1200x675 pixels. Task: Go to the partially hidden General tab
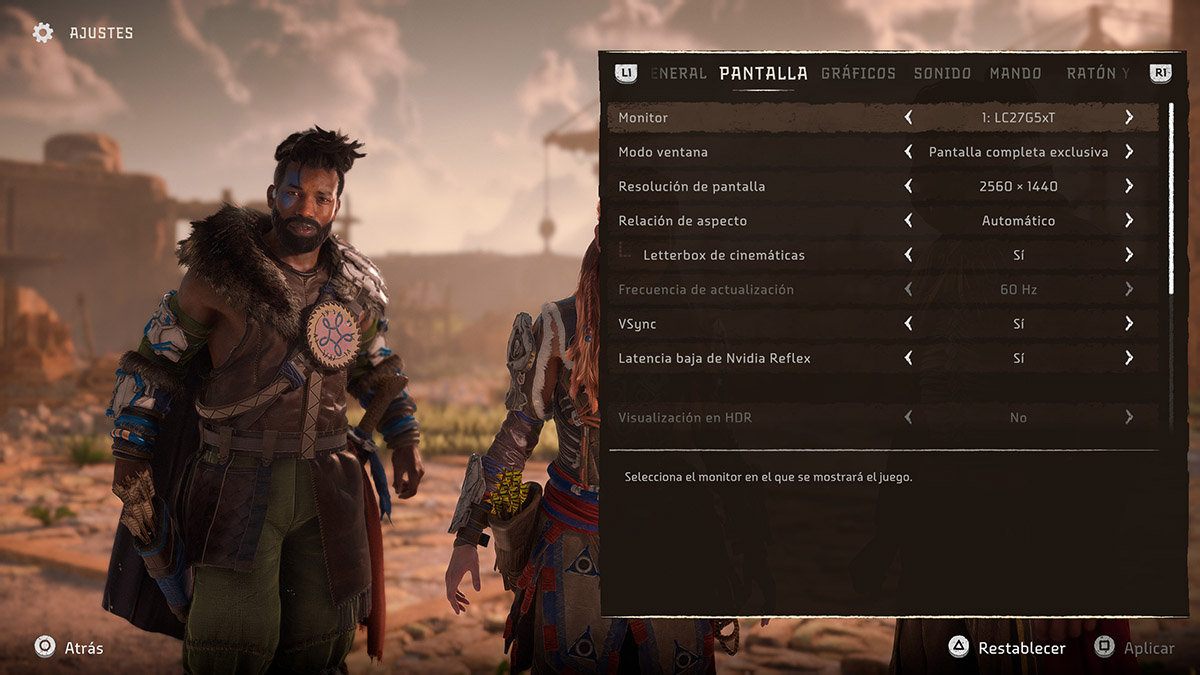click(679, 73)
